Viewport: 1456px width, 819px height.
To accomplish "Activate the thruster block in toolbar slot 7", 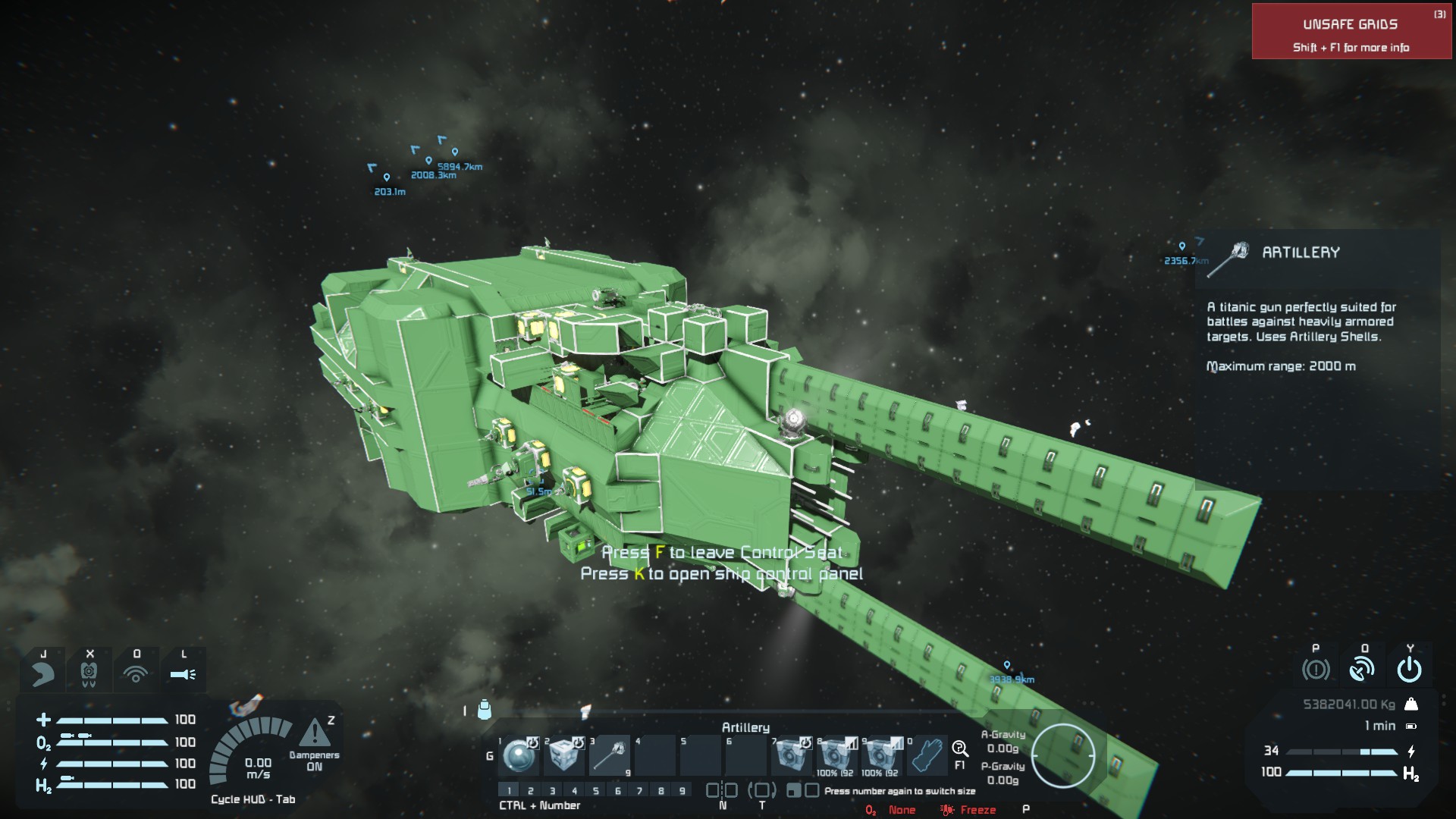I will (791, 755).
